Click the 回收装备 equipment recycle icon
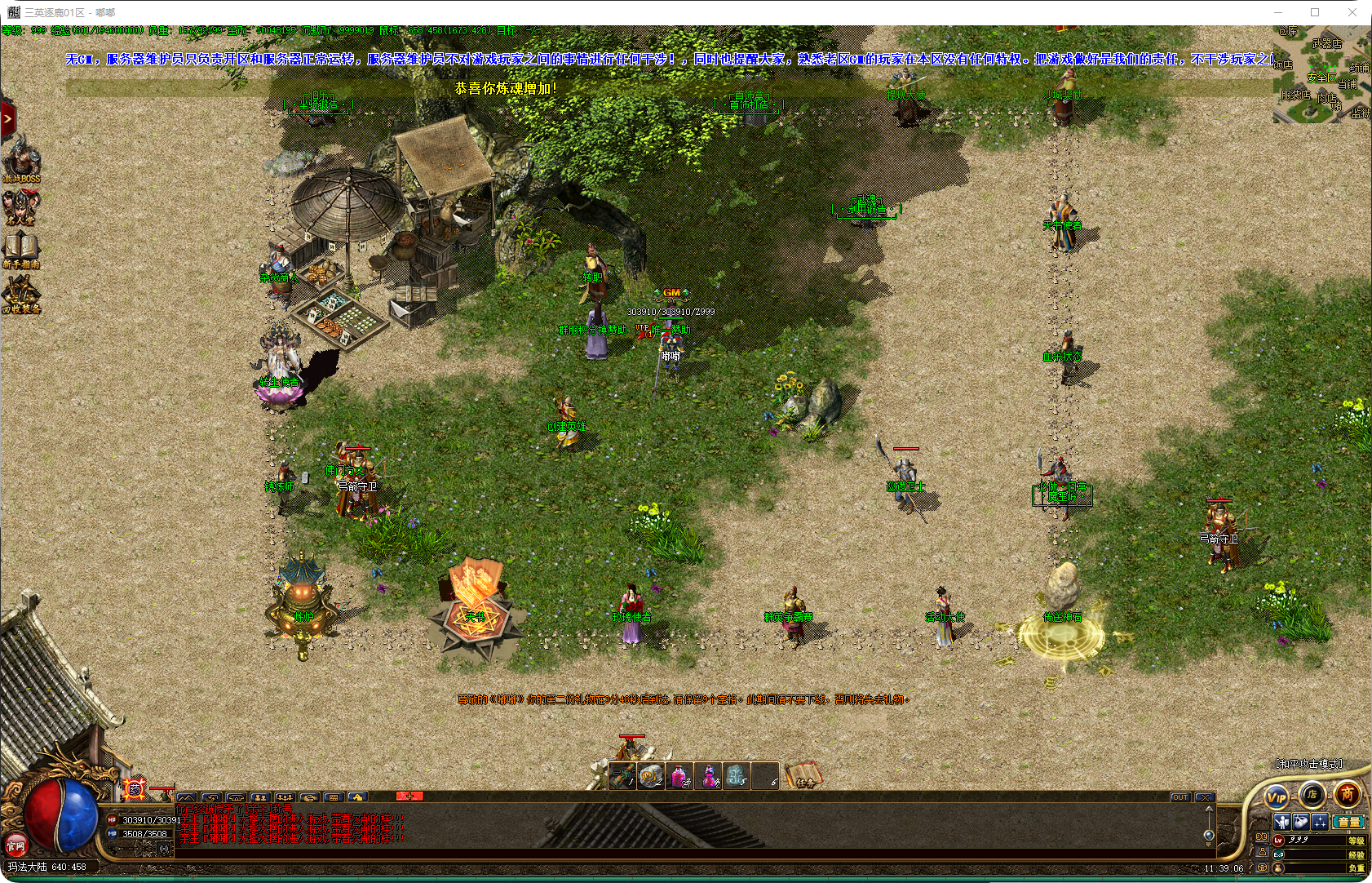The image size is (1372, 883). 20,294
